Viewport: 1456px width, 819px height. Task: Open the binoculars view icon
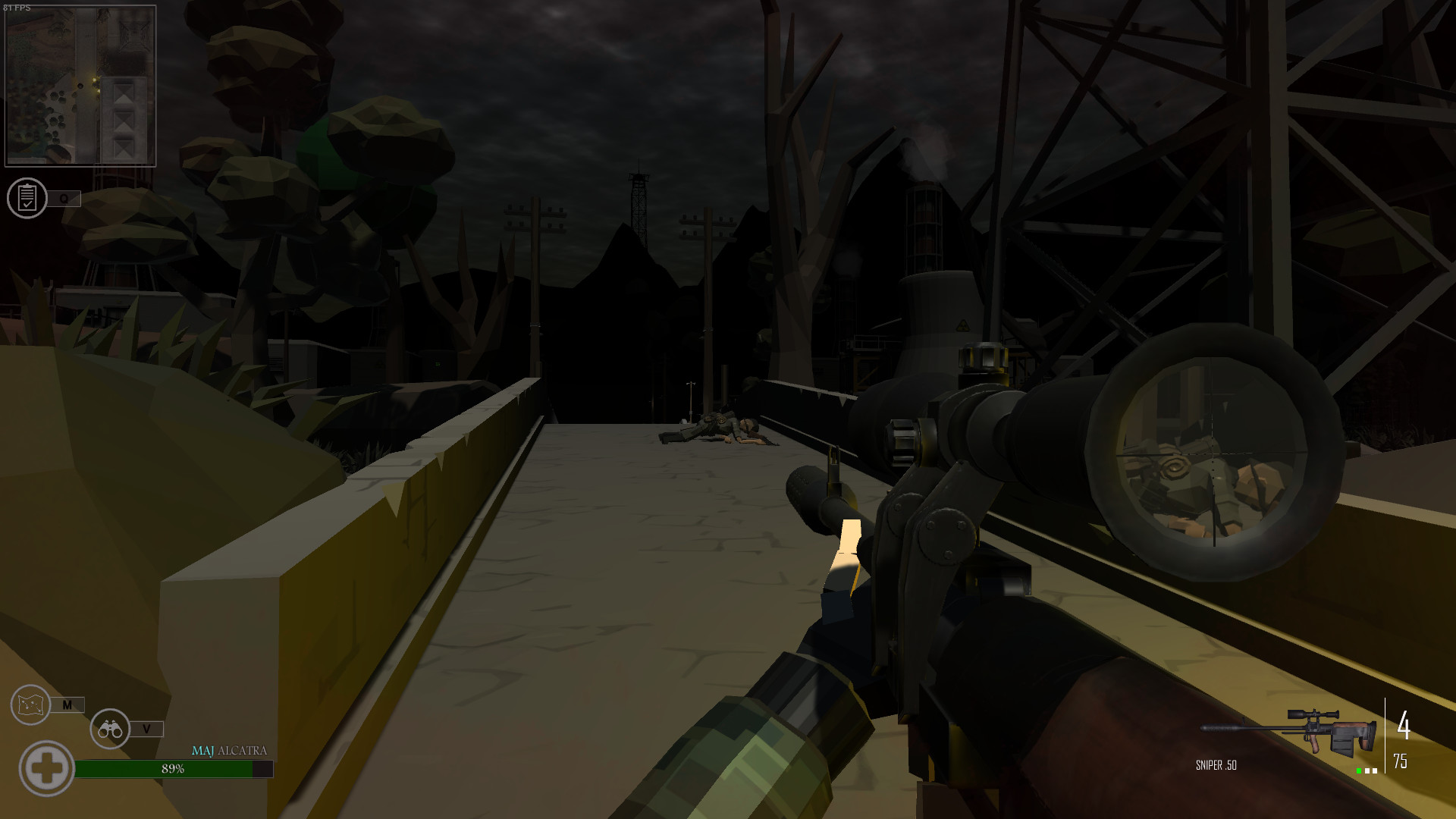click(x=111, y=729)
